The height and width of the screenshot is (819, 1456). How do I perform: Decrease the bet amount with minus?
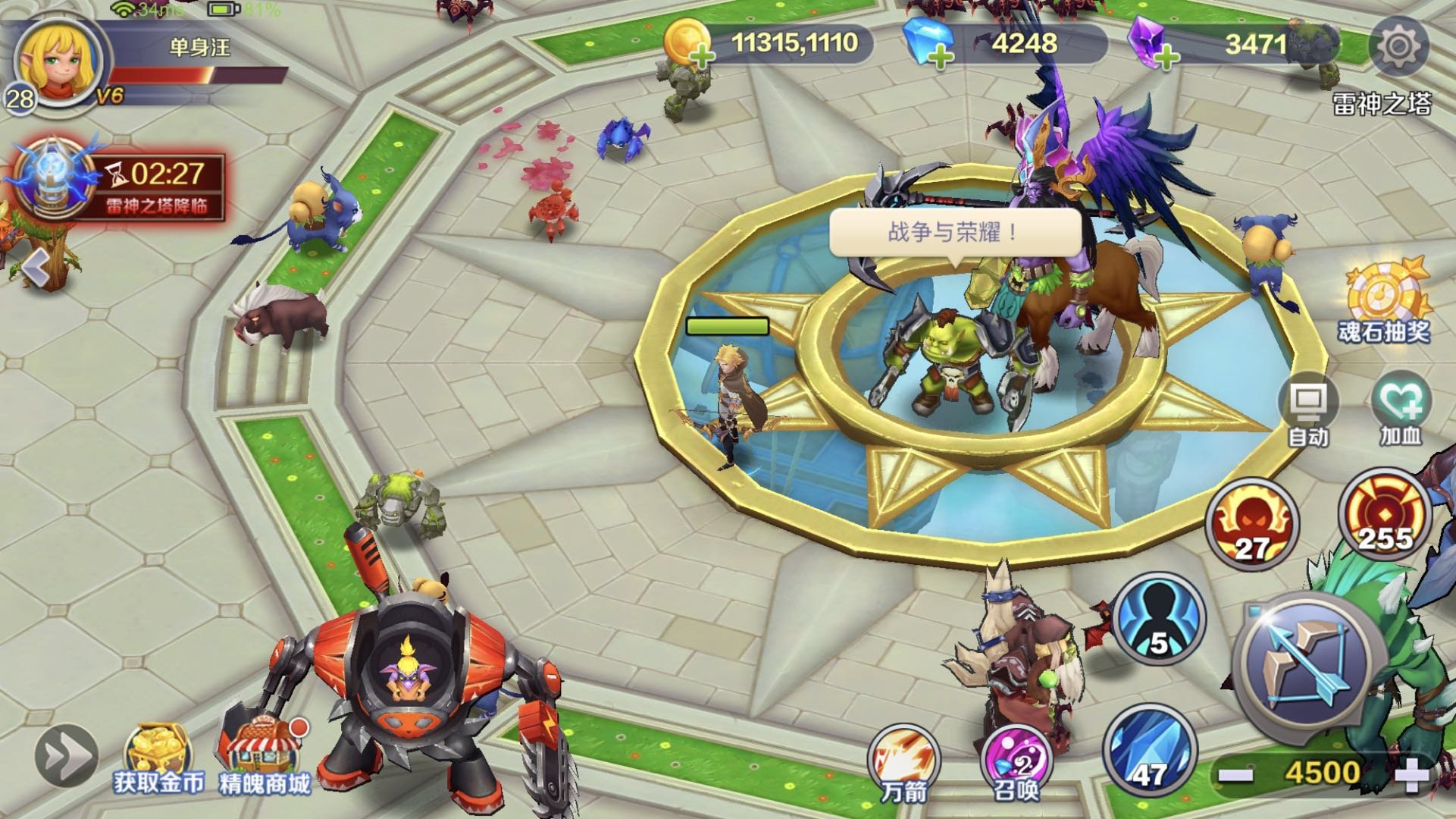tap(1235, 774)
